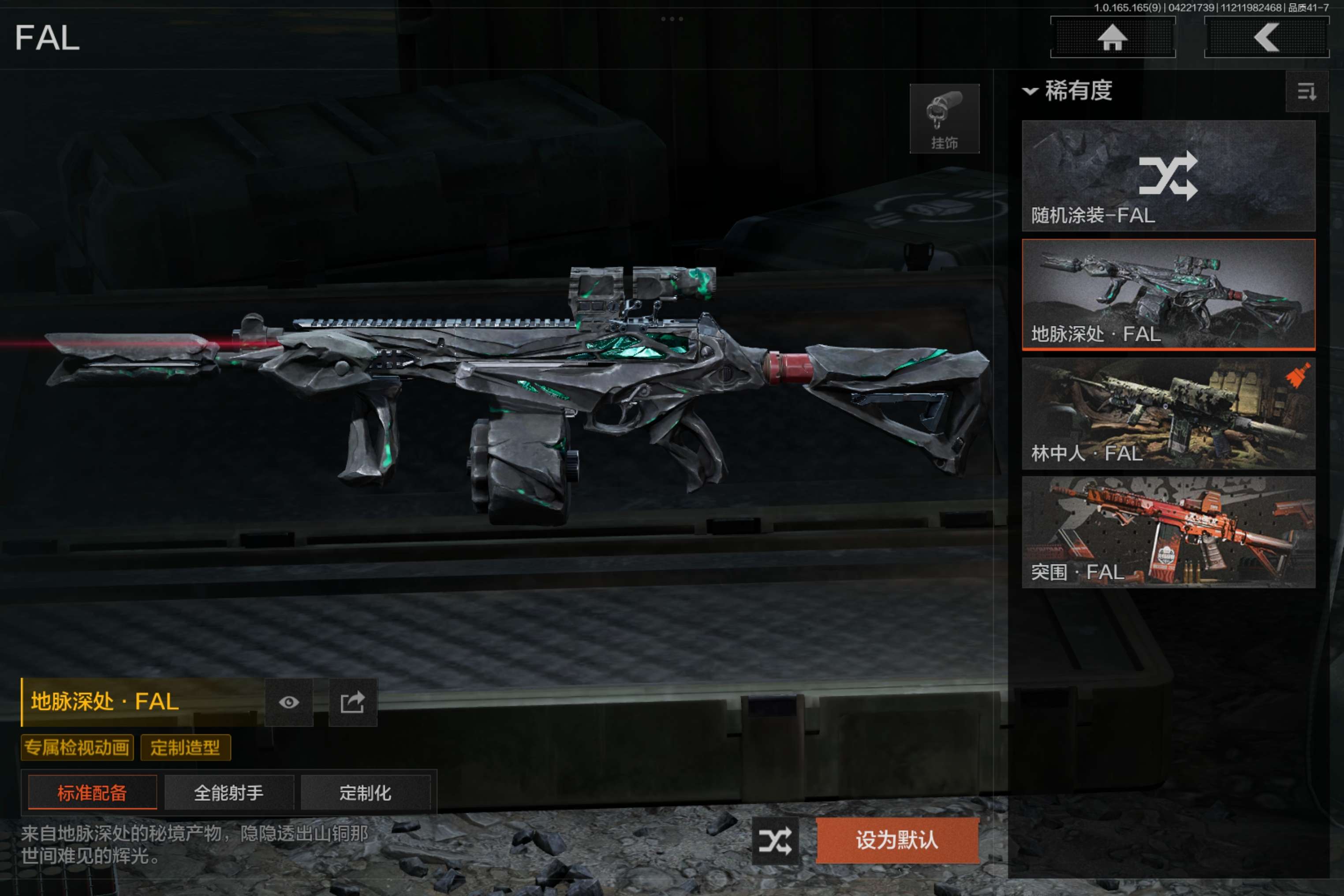Return to the home screen
The image size is (1344, 896).
[1112, 38]
